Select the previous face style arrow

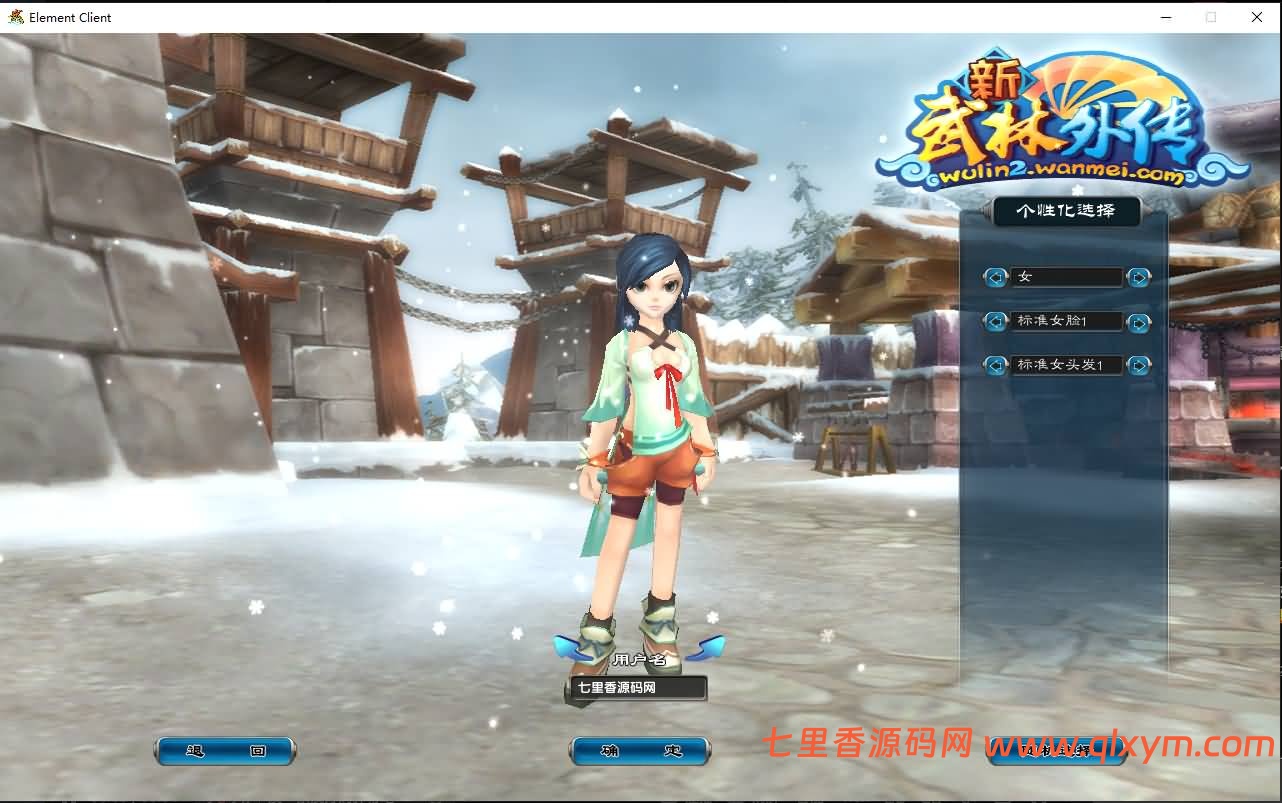coord(994,321)
